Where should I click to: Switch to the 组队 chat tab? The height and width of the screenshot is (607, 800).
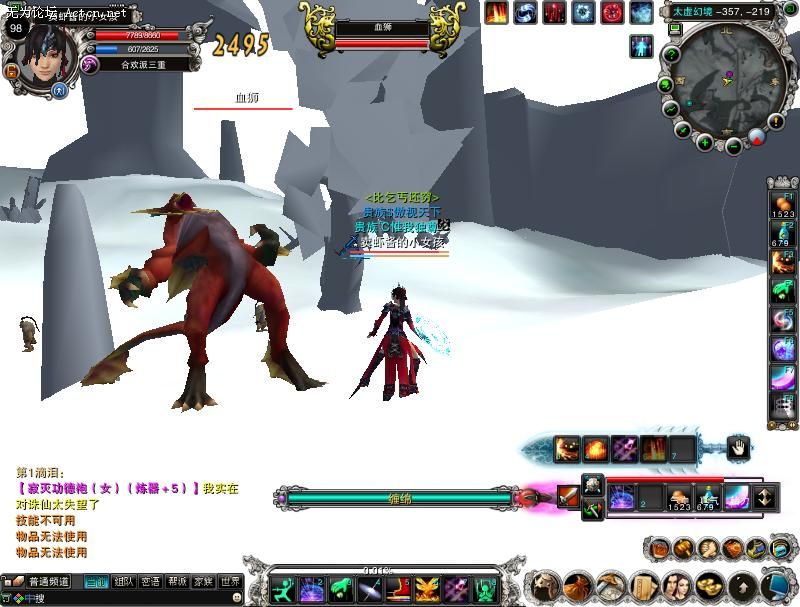(x=124, y=581)
